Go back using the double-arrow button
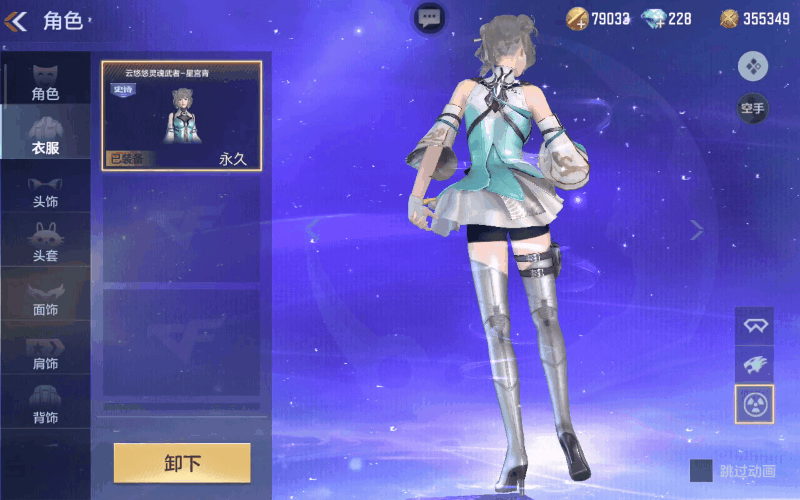 [x=17, y=20]
